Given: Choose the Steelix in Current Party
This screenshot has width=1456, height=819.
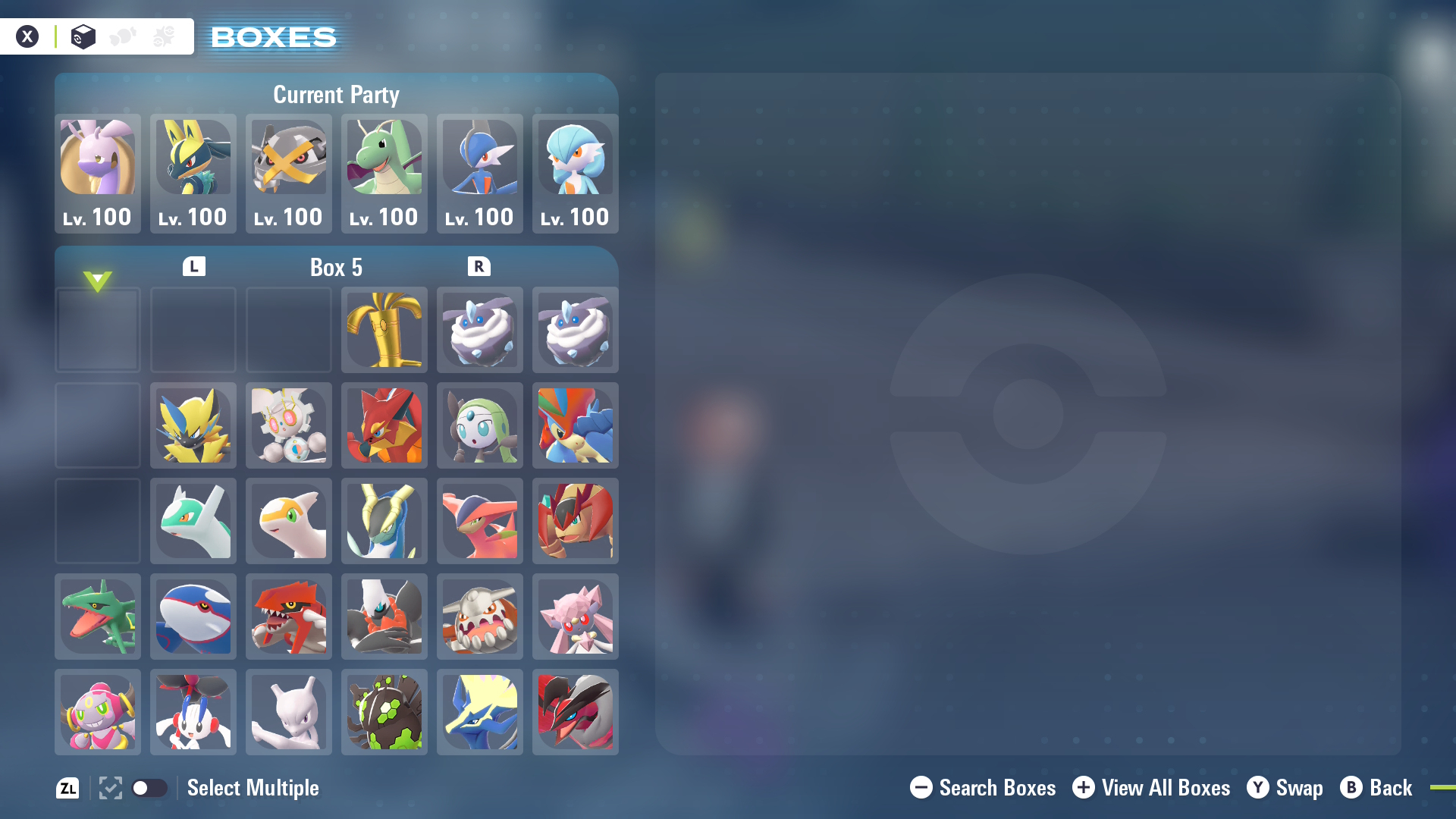Looking at the screenshot, I should (289, 173).
